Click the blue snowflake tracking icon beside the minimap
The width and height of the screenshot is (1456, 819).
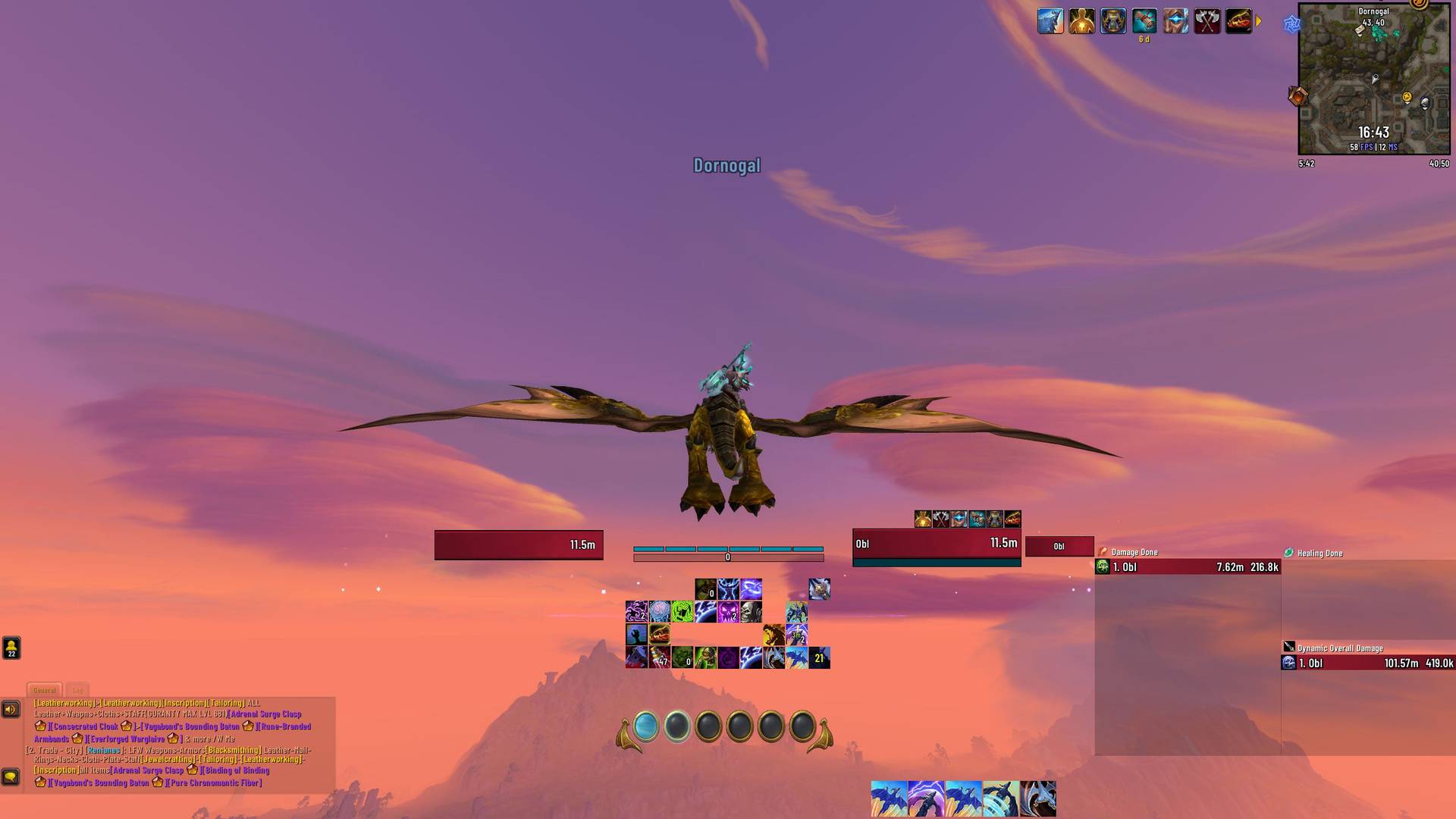tap(1292, 25)
